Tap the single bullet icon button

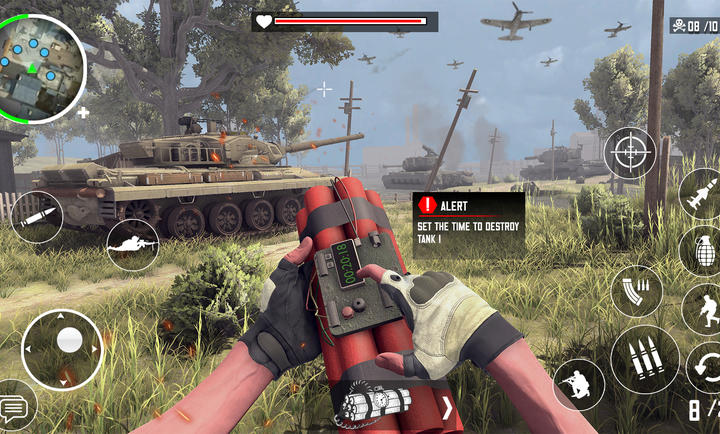pos(37,217)
